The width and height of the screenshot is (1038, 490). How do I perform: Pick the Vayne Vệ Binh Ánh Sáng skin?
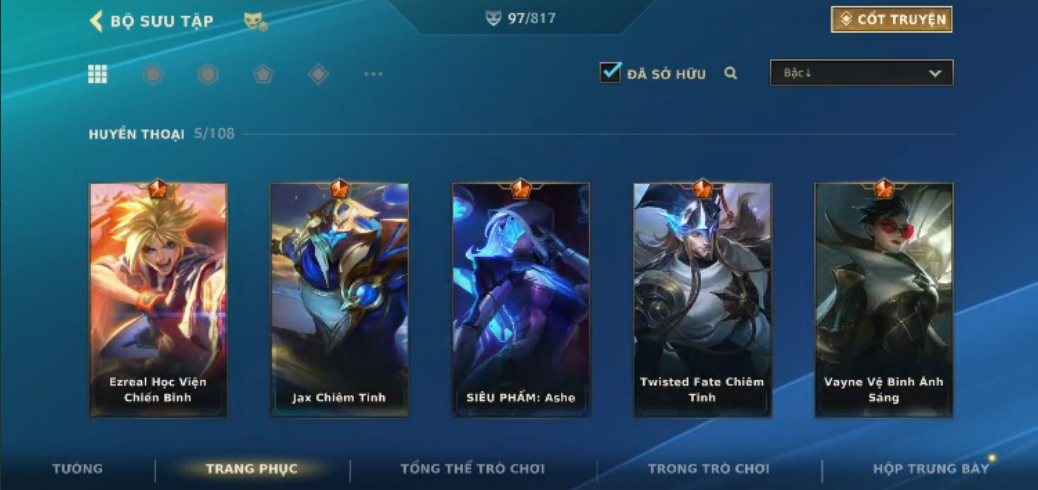(883, 300)
